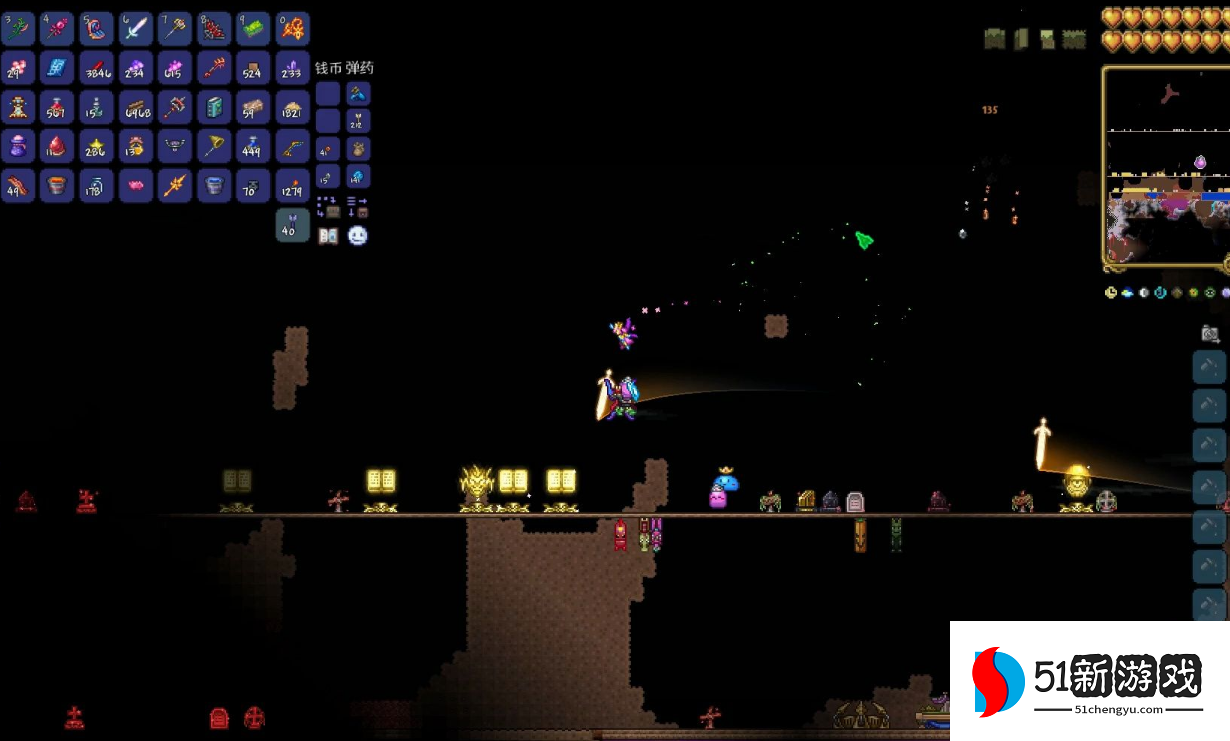Pick the blue water bucket slot
1230x741 pixels.
pos(214,185)
